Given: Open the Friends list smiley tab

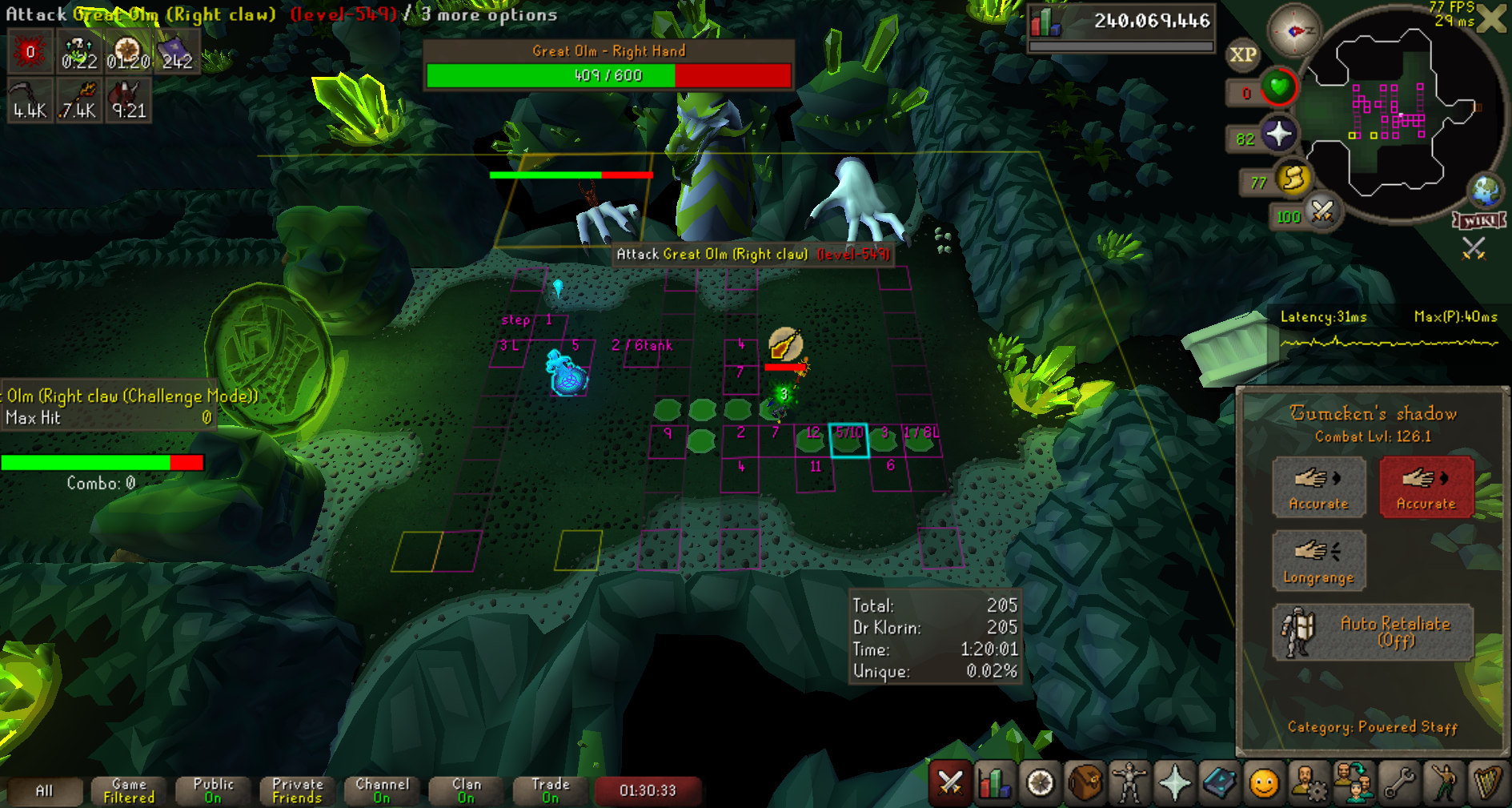Looking at the screenshot, I should [1264, 782].
